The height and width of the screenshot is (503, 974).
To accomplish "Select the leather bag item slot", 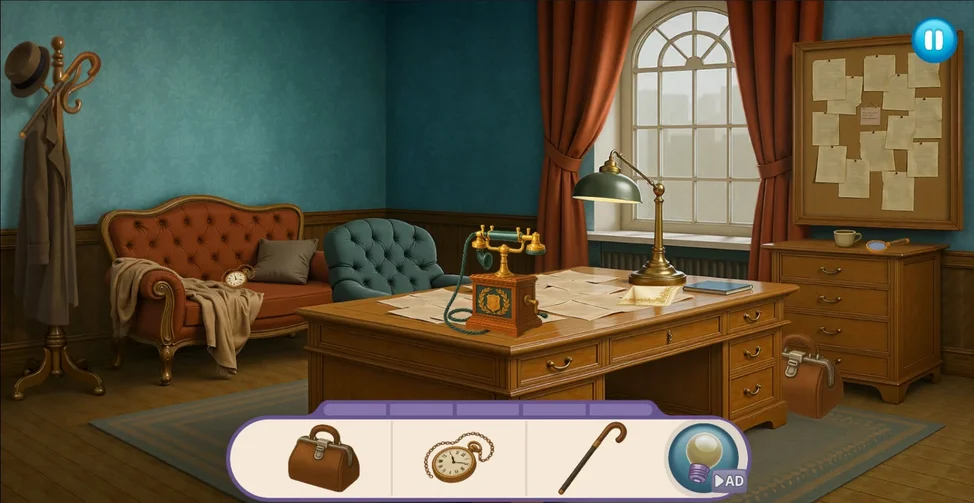I will [323, 458].
